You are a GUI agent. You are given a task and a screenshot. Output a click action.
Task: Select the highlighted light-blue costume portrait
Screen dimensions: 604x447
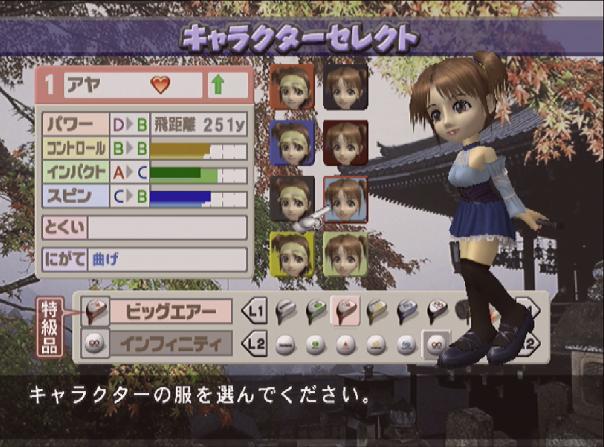[x=345, y=199]
